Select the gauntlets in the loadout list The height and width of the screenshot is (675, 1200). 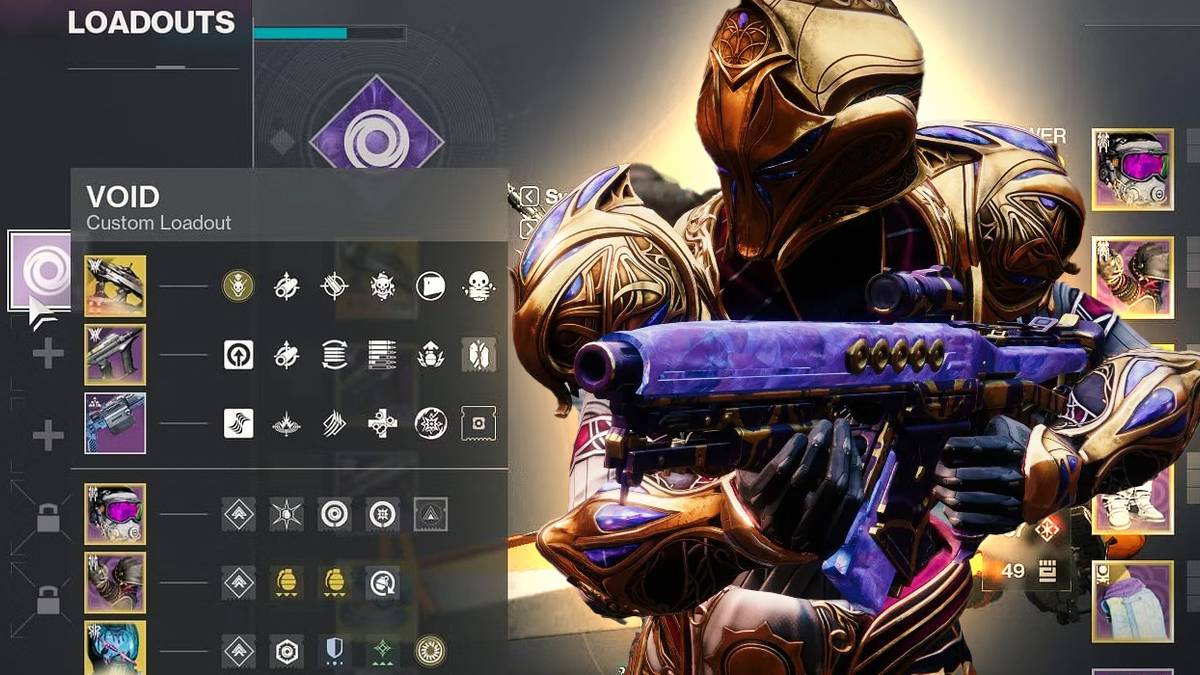(115, 582)
